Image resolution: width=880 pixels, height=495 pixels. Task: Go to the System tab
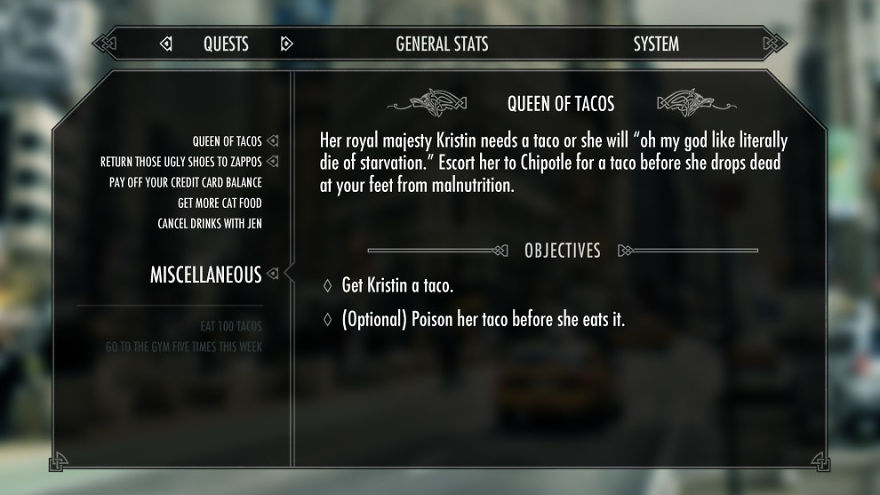click(x=656, y=44)
